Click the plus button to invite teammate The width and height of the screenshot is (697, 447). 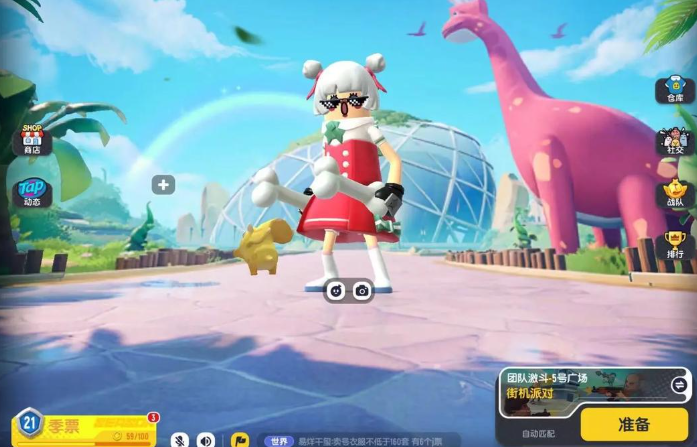[164, 185]
